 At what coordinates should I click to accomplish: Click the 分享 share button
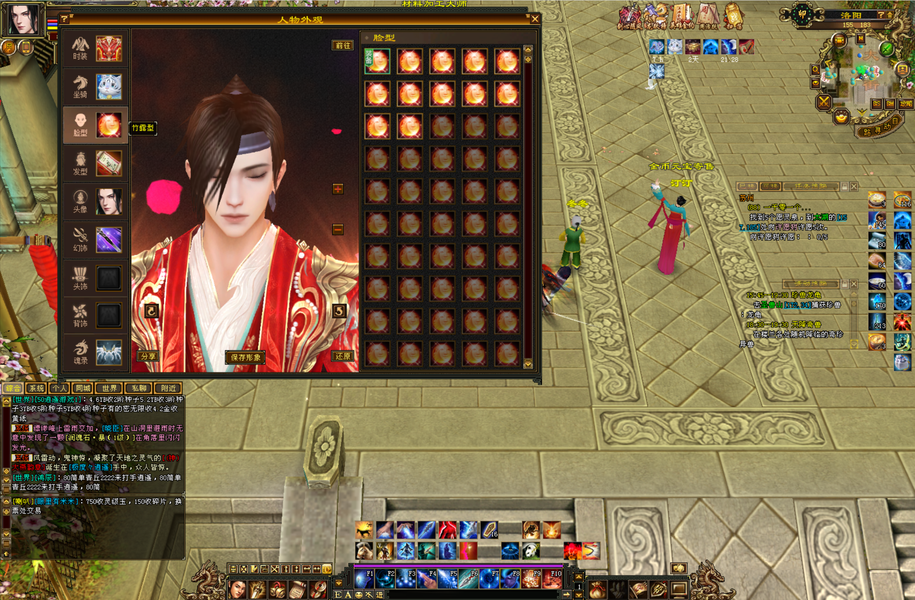pos(148,356)
